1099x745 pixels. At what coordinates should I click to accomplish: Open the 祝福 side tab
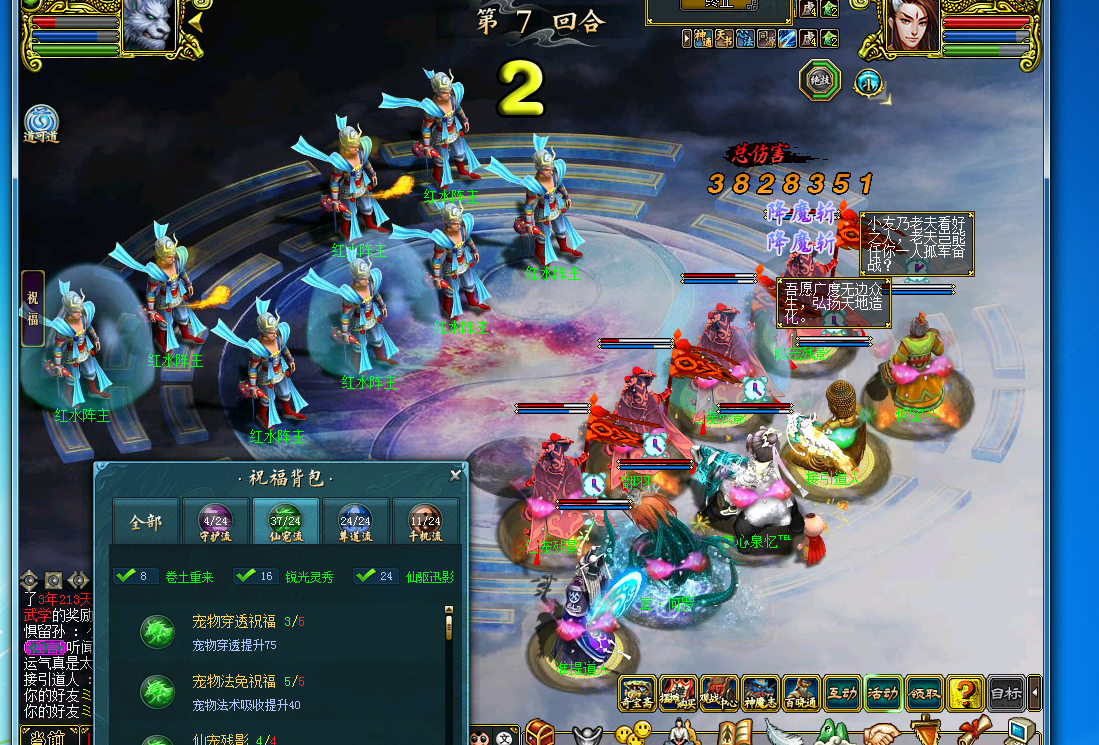click(x=33, y=308)
